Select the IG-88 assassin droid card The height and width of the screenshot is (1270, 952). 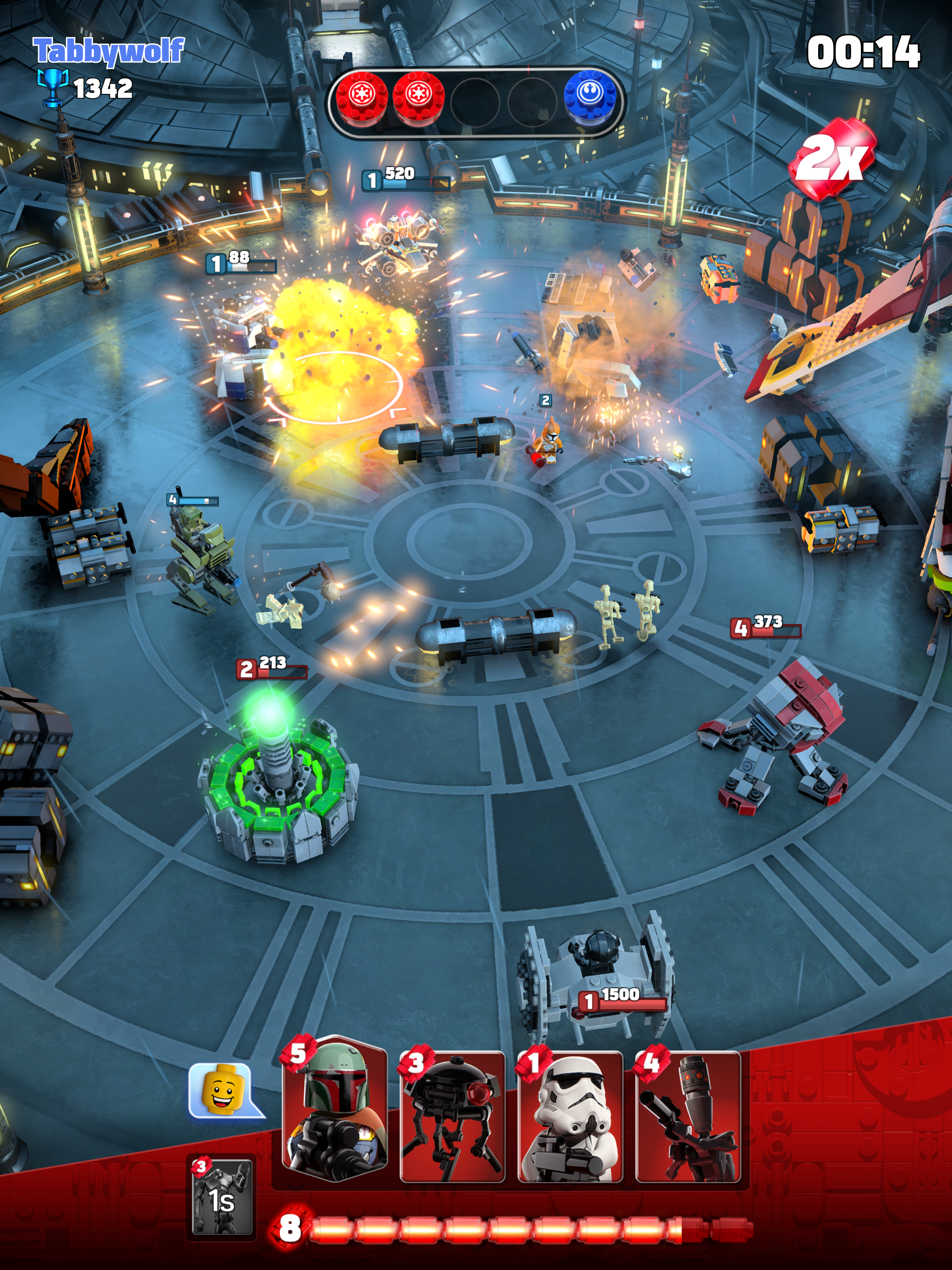coord(688,1117)
